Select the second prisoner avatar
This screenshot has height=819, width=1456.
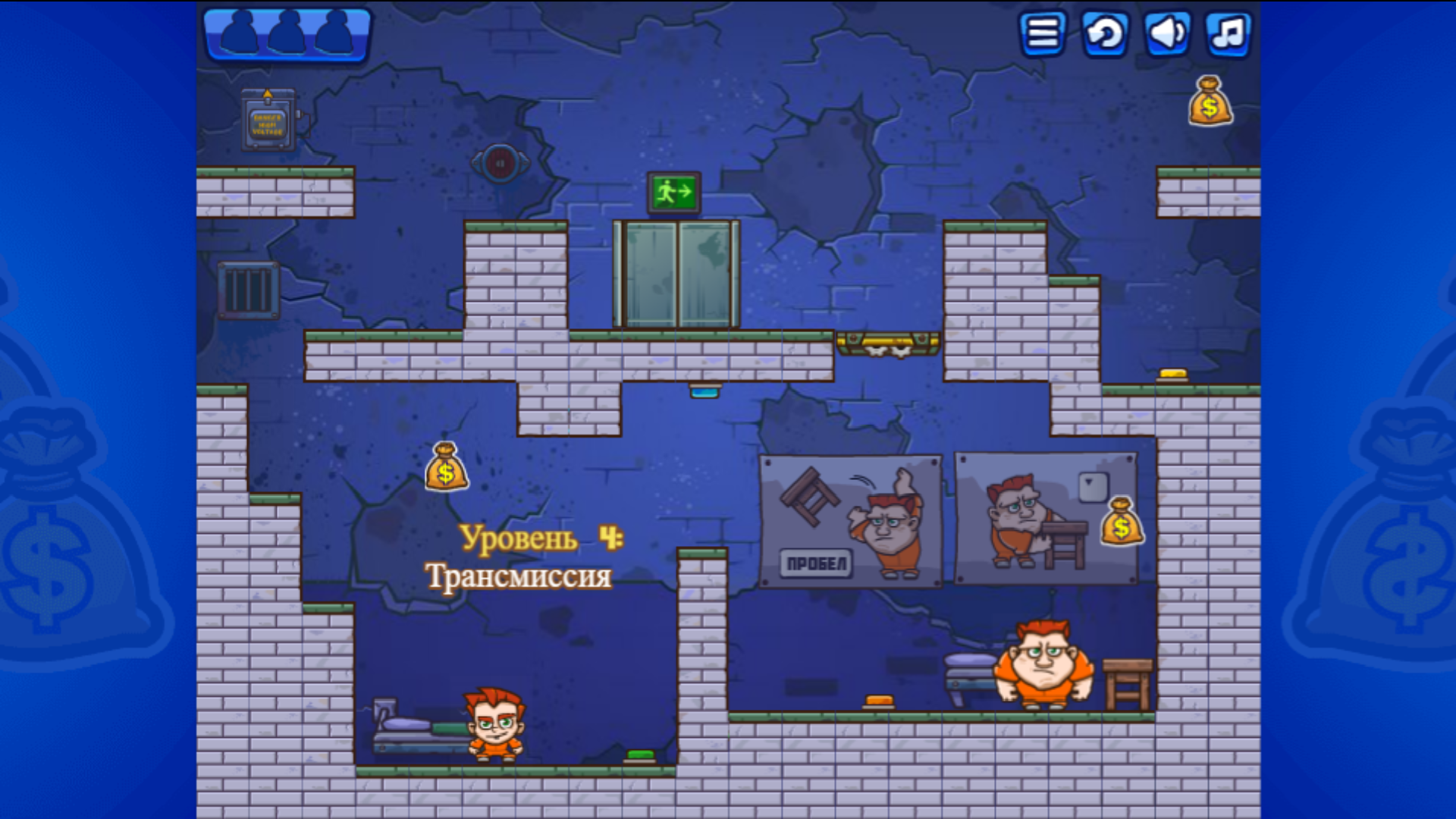[x=287, y=32]
